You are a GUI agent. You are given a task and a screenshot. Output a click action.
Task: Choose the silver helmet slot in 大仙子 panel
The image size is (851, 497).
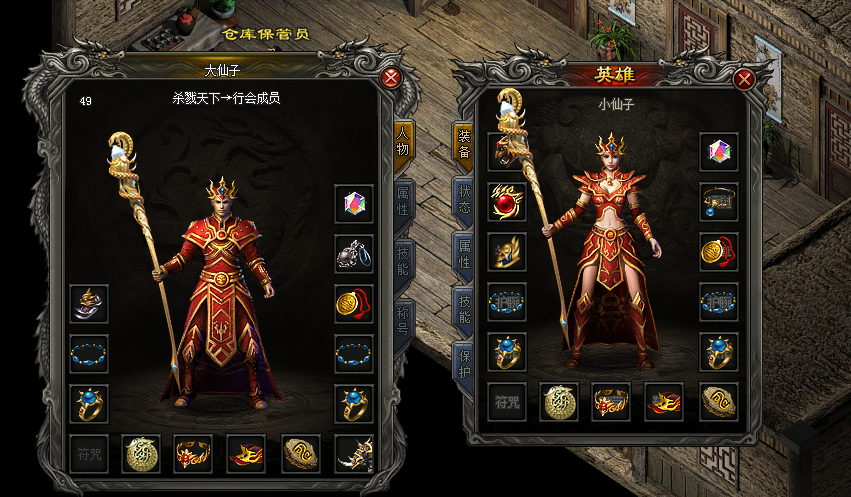point(89,303)
